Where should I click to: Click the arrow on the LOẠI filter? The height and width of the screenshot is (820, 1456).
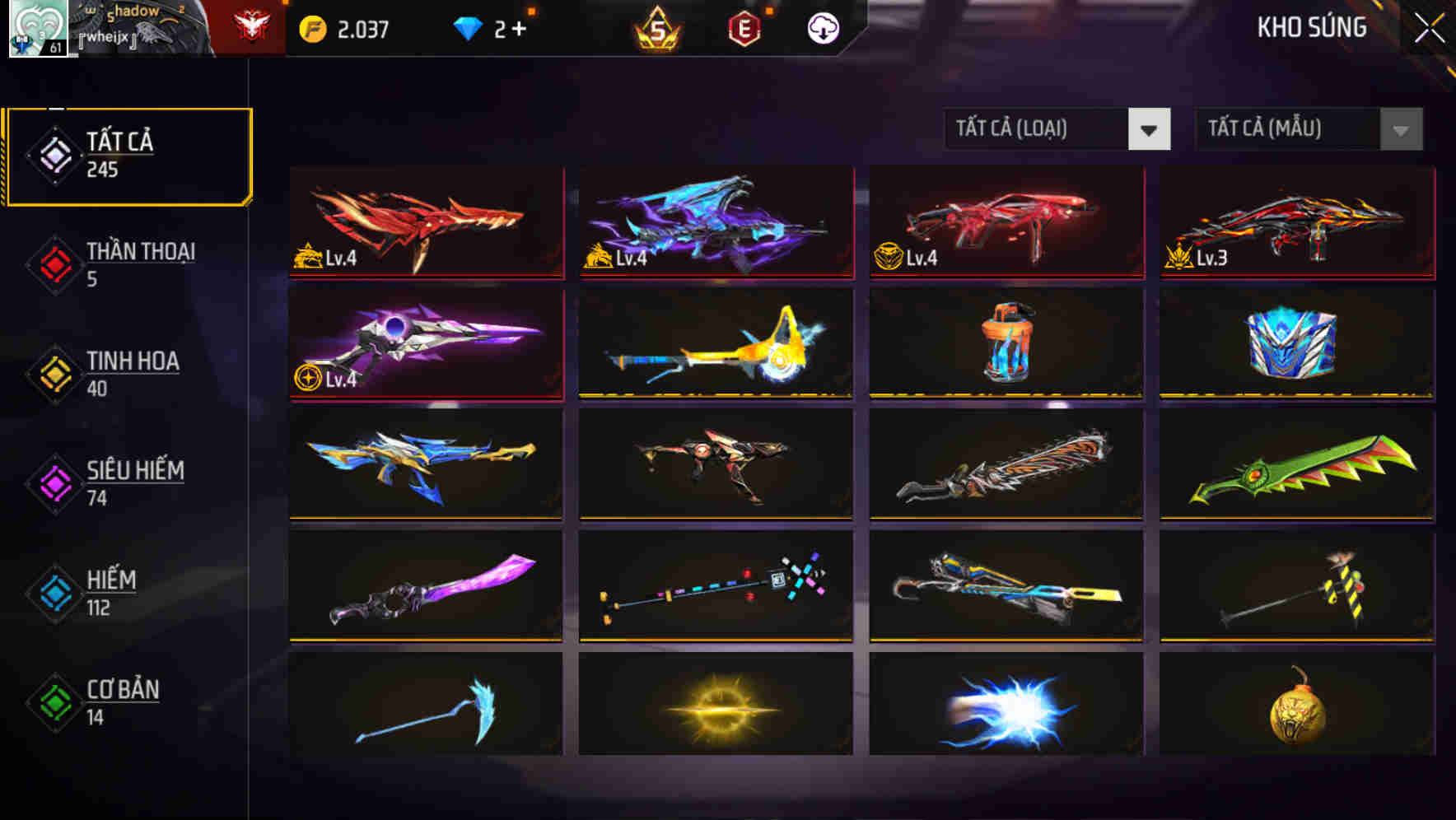1150,129
